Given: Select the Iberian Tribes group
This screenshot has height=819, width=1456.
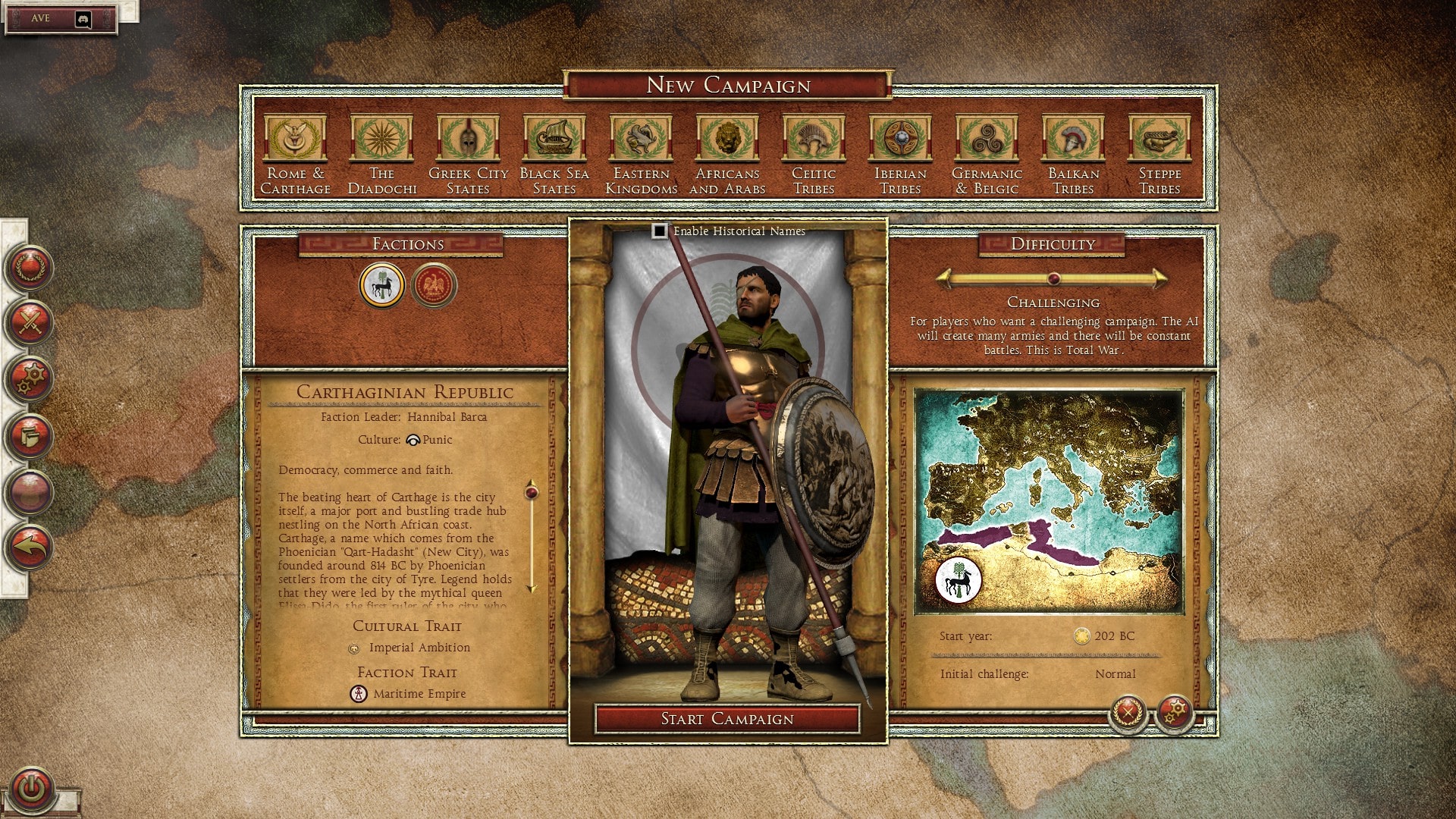Looking at the screenshot, I should click(900, 139).
